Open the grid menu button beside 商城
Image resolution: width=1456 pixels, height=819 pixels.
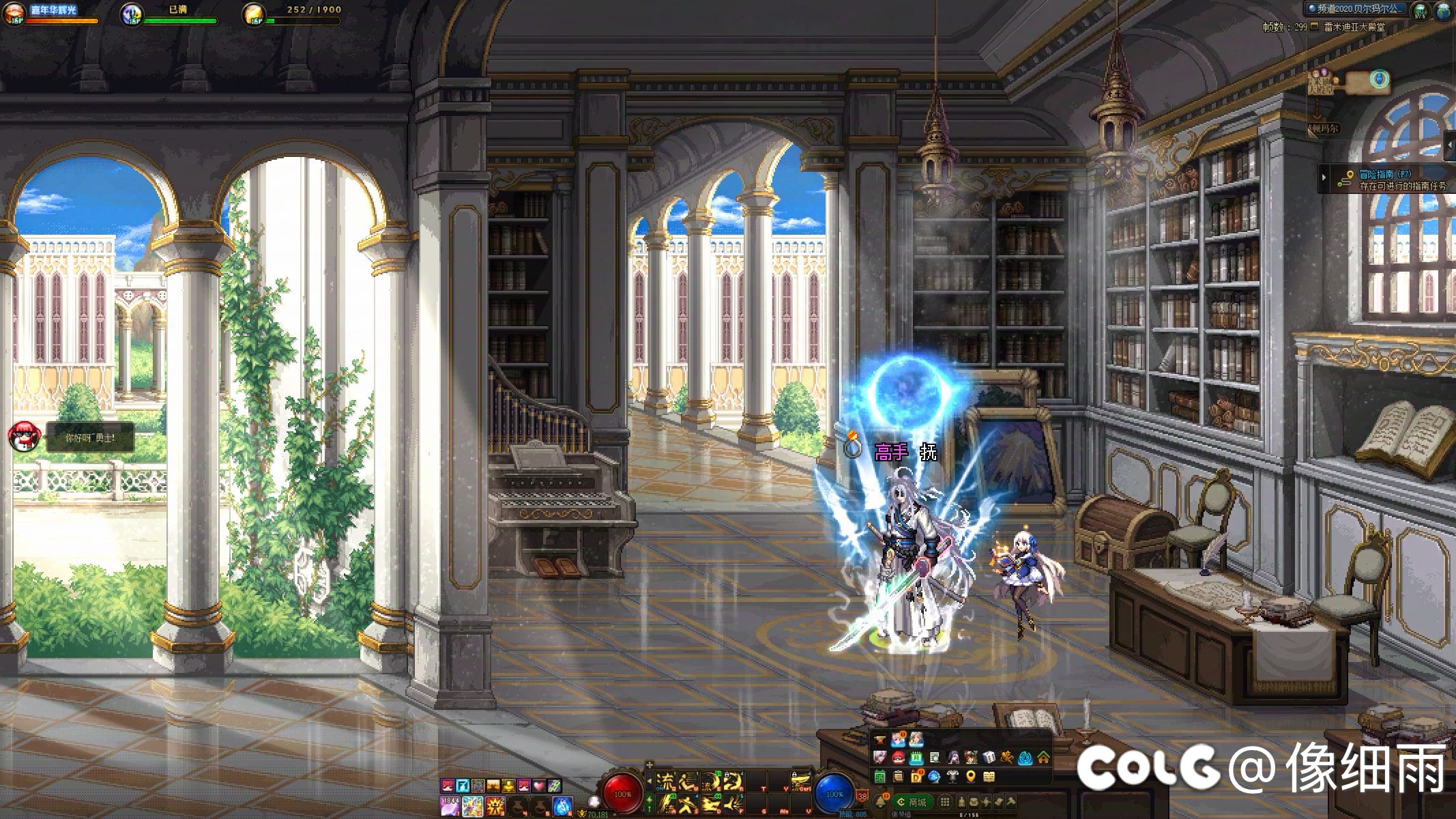point(945,802)
